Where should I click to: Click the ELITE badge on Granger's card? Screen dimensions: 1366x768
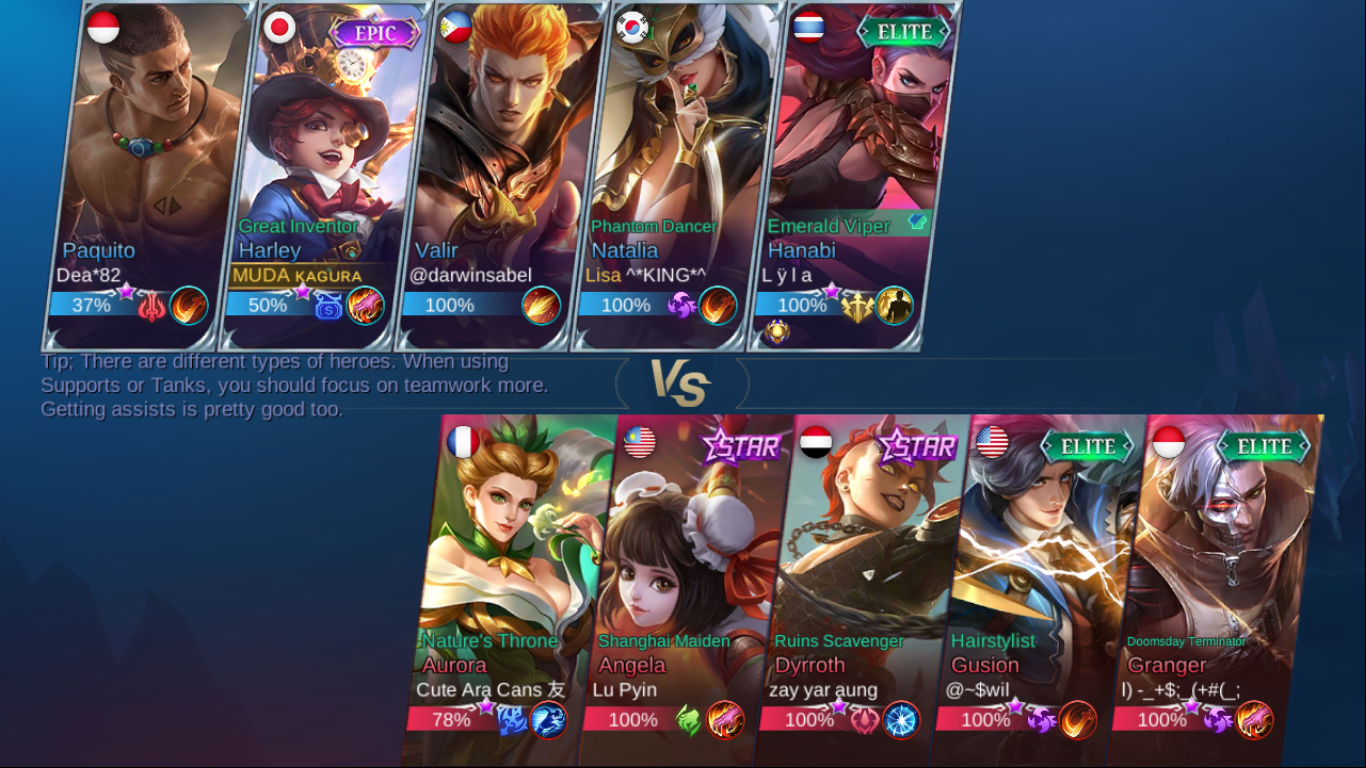(1263, 447)
